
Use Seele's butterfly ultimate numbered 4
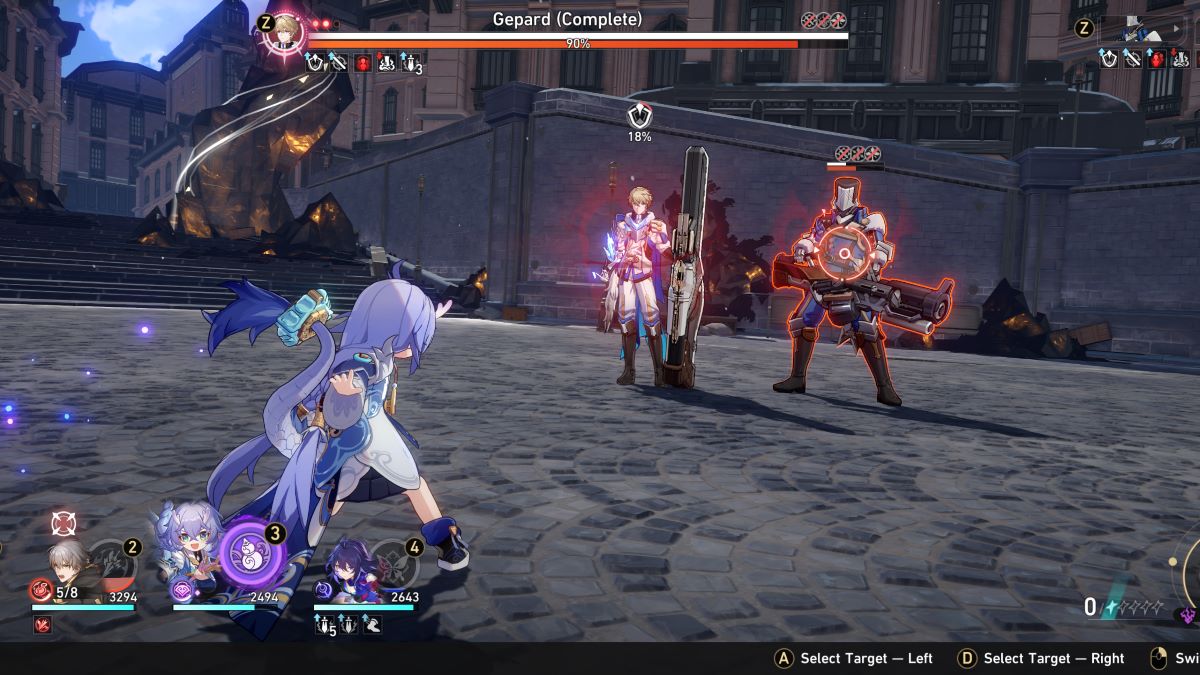pyautogui.click(x=391, y=563)
